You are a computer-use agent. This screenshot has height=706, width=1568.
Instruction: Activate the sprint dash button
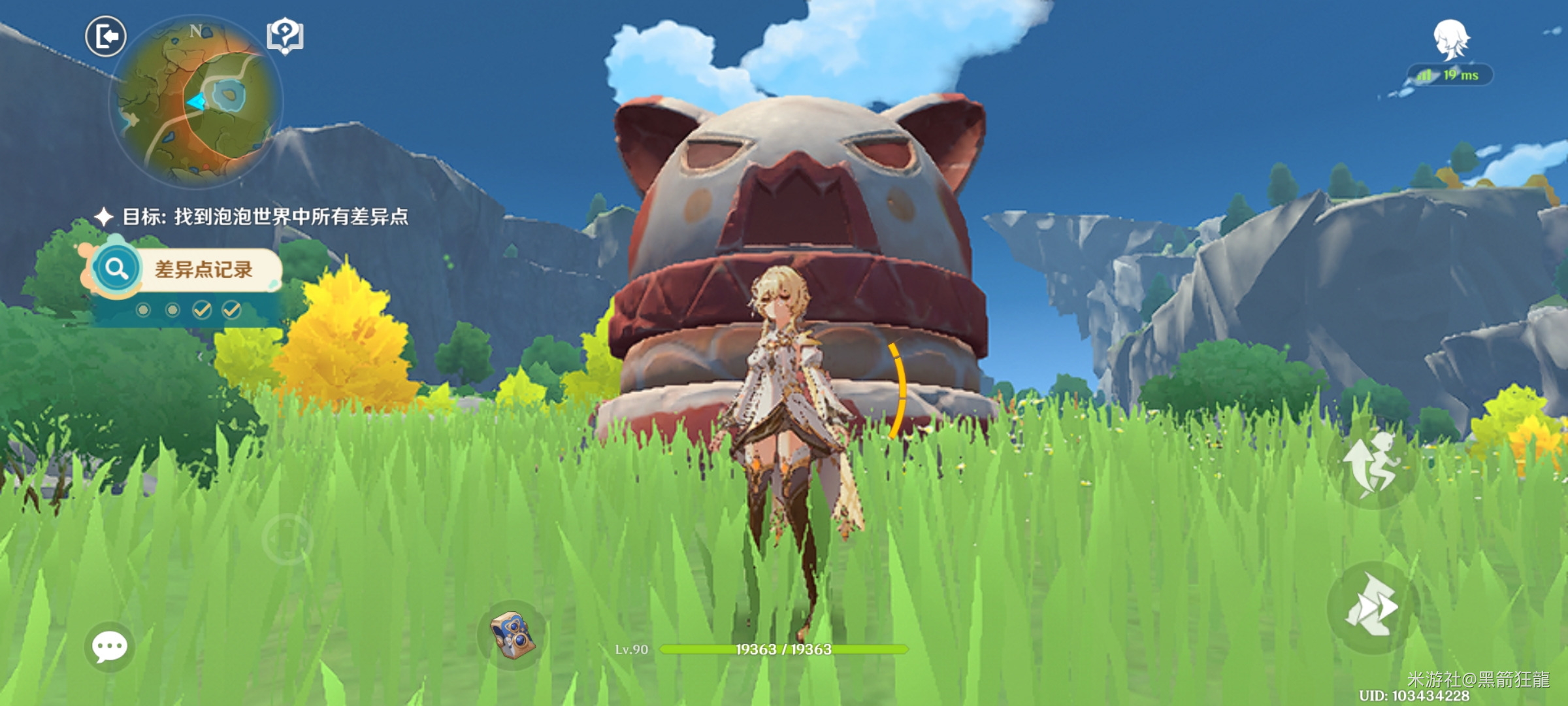pyautogui.click(x=1372, y=607)
